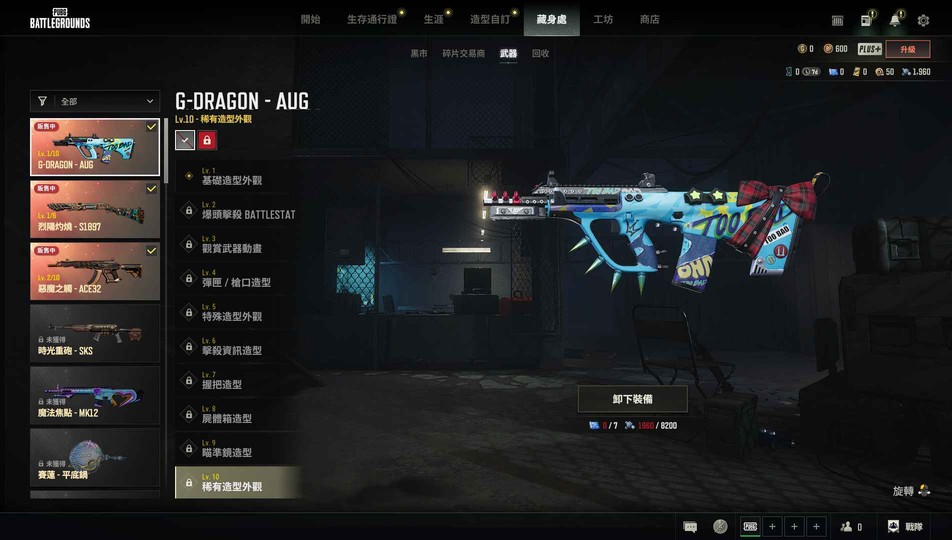This screenshot has width=952, height=540.
Task: Open the 回收 sub-tab
Action: click(x=540, y=53)
